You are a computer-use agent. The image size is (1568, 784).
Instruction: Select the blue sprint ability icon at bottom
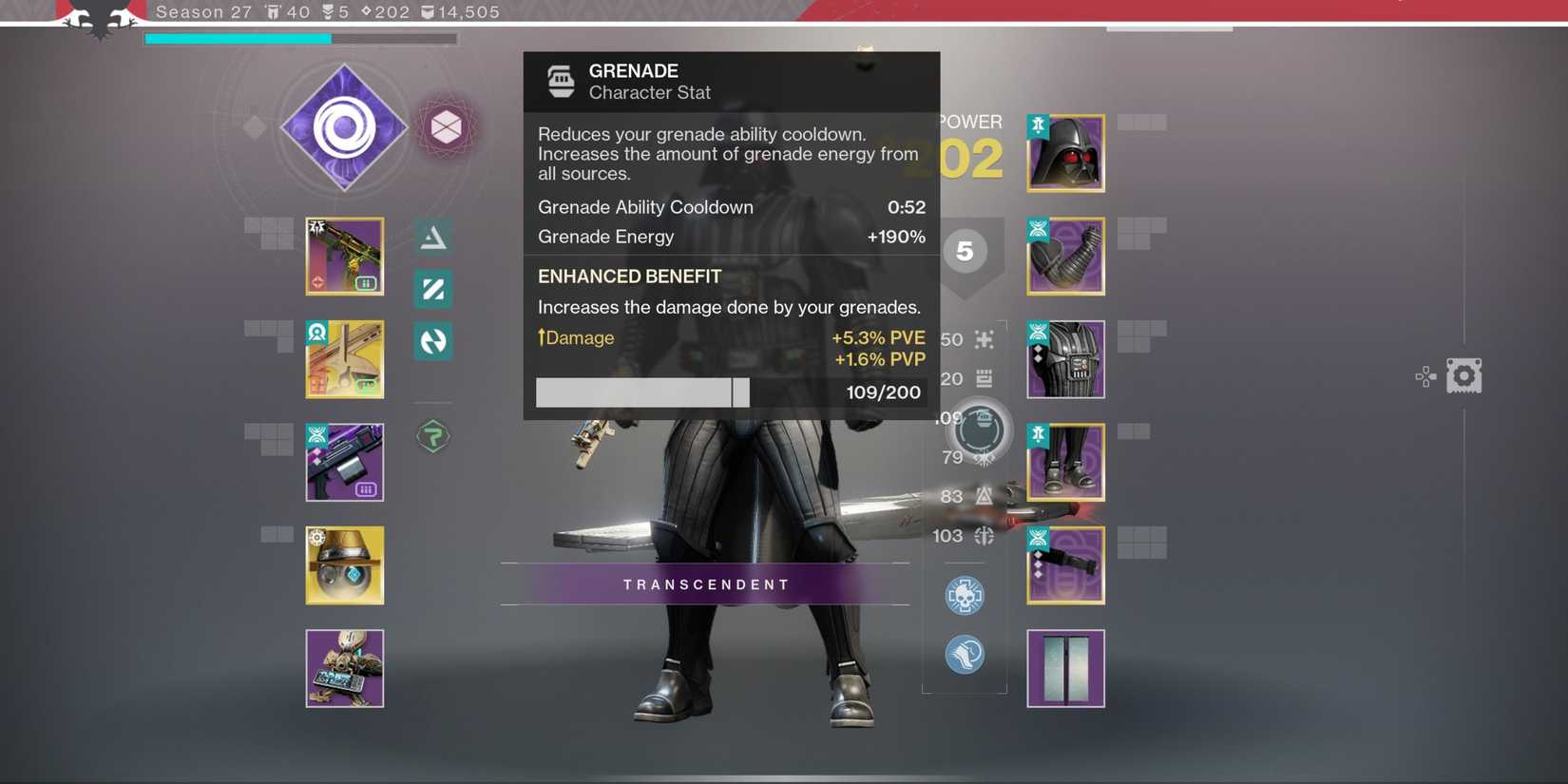[965, 655]
